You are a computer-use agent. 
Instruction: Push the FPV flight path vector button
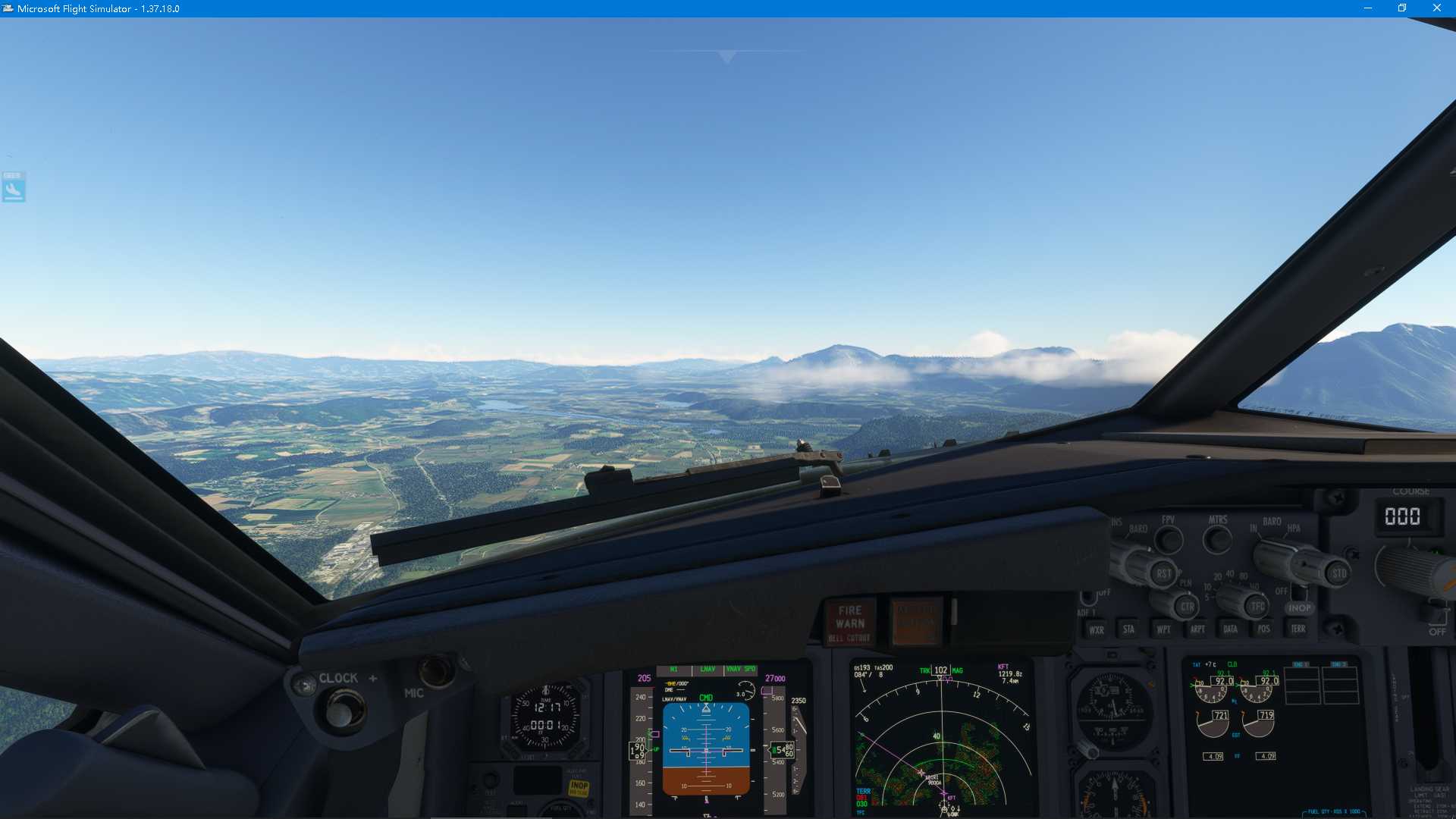click(x=1169, y=538)
